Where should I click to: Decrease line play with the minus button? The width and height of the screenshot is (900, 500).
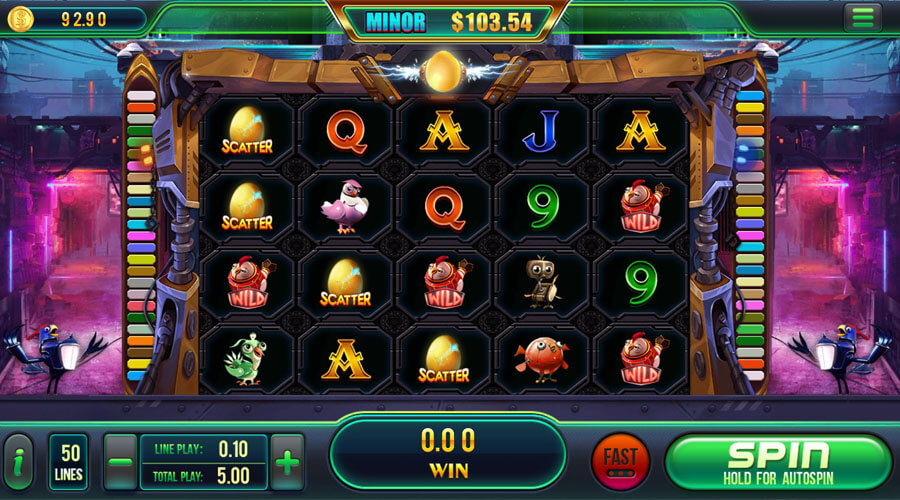click(x=120, y=462)
